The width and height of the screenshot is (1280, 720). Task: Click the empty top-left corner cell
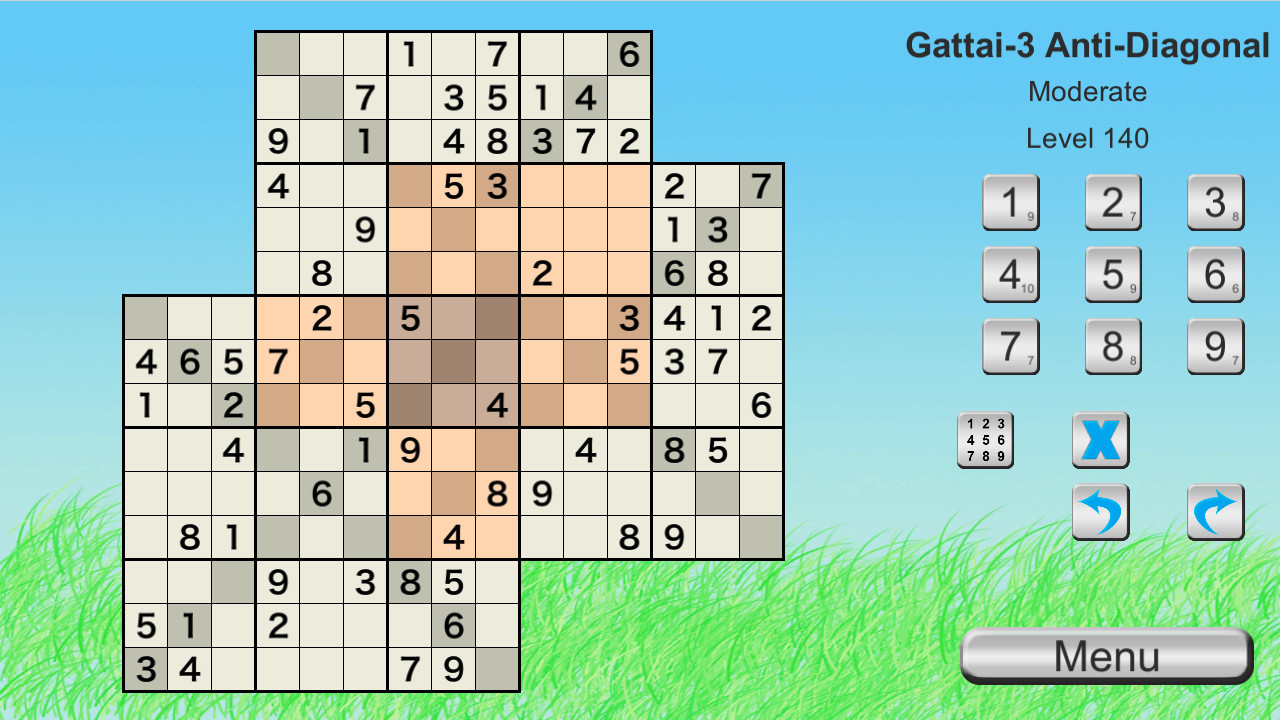[277, 55]
